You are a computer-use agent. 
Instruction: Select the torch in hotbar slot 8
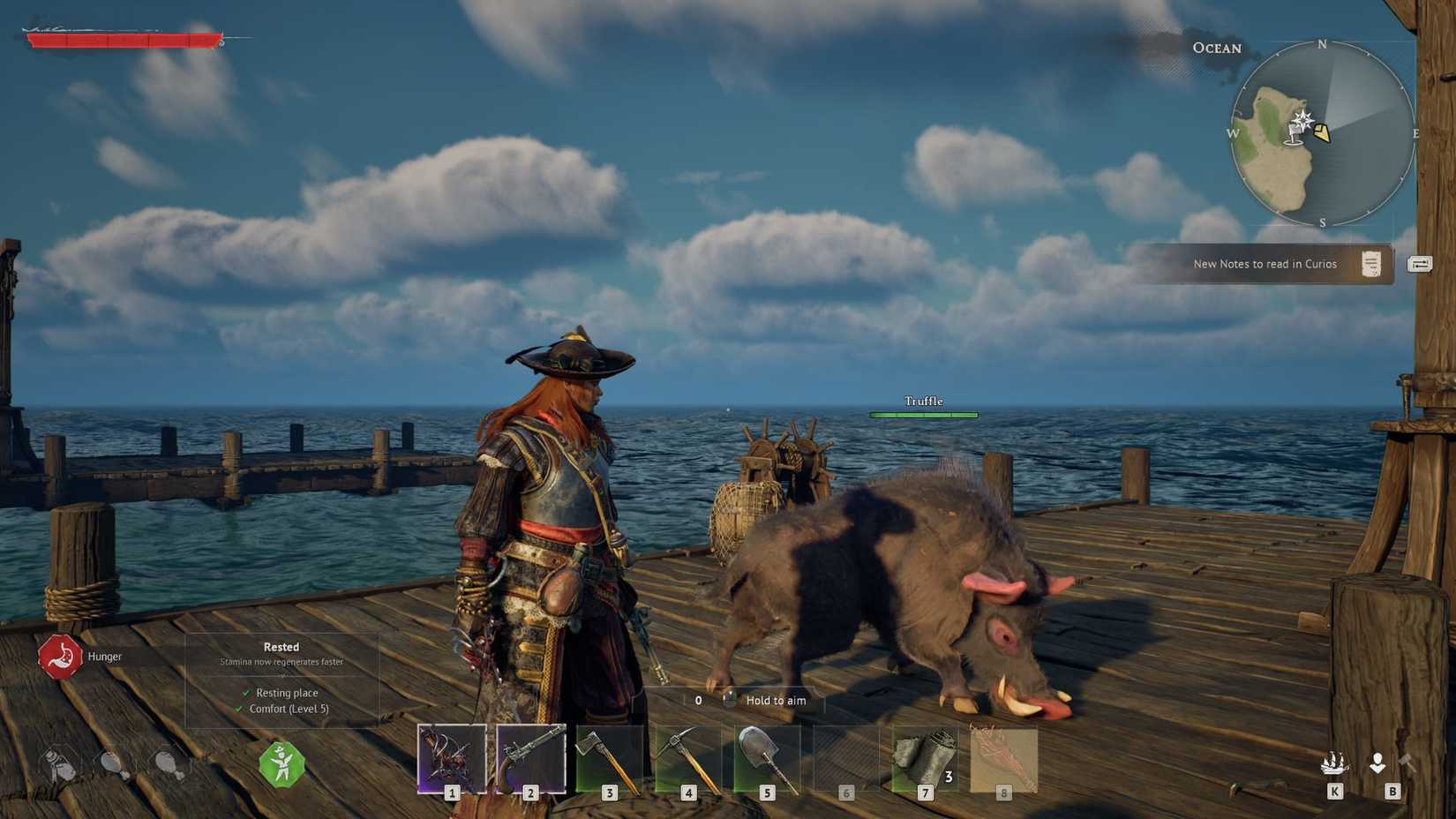click(x=1003, y=759)
